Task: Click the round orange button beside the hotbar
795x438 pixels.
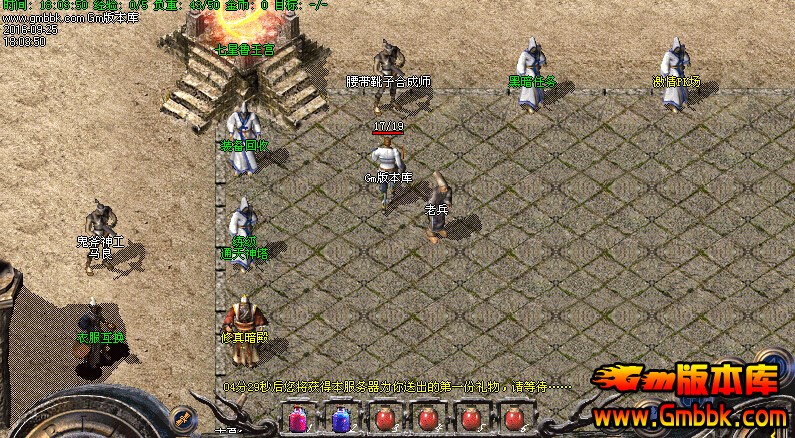Action: [182, 418]
